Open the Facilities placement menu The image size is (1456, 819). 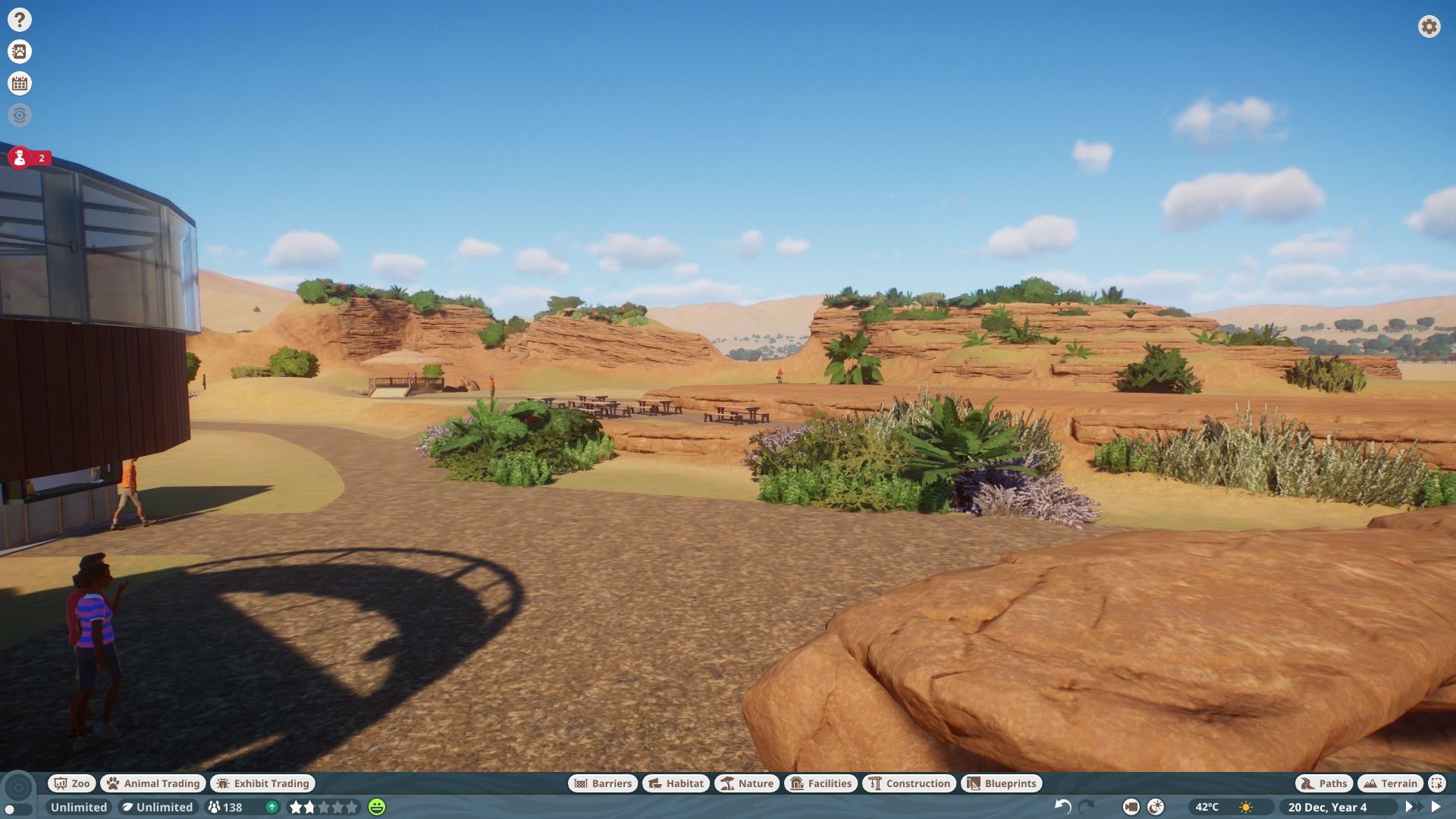click(x=821, y=783)
